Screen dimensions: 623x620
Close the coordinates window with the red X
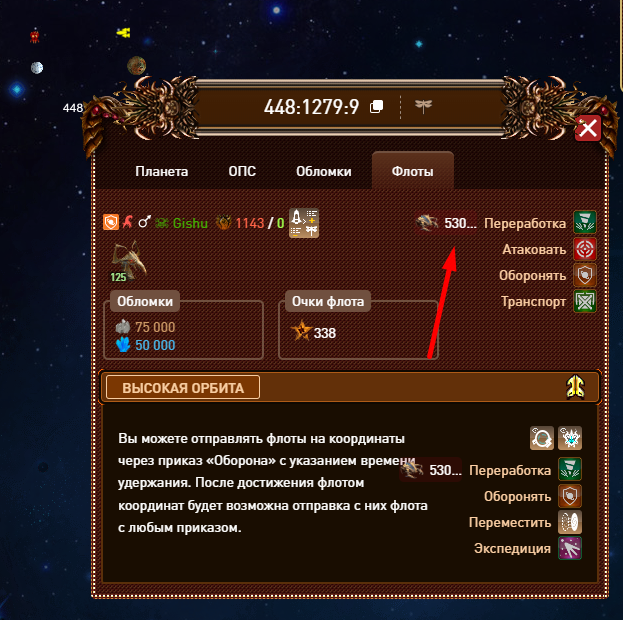[x=588, y=129]
